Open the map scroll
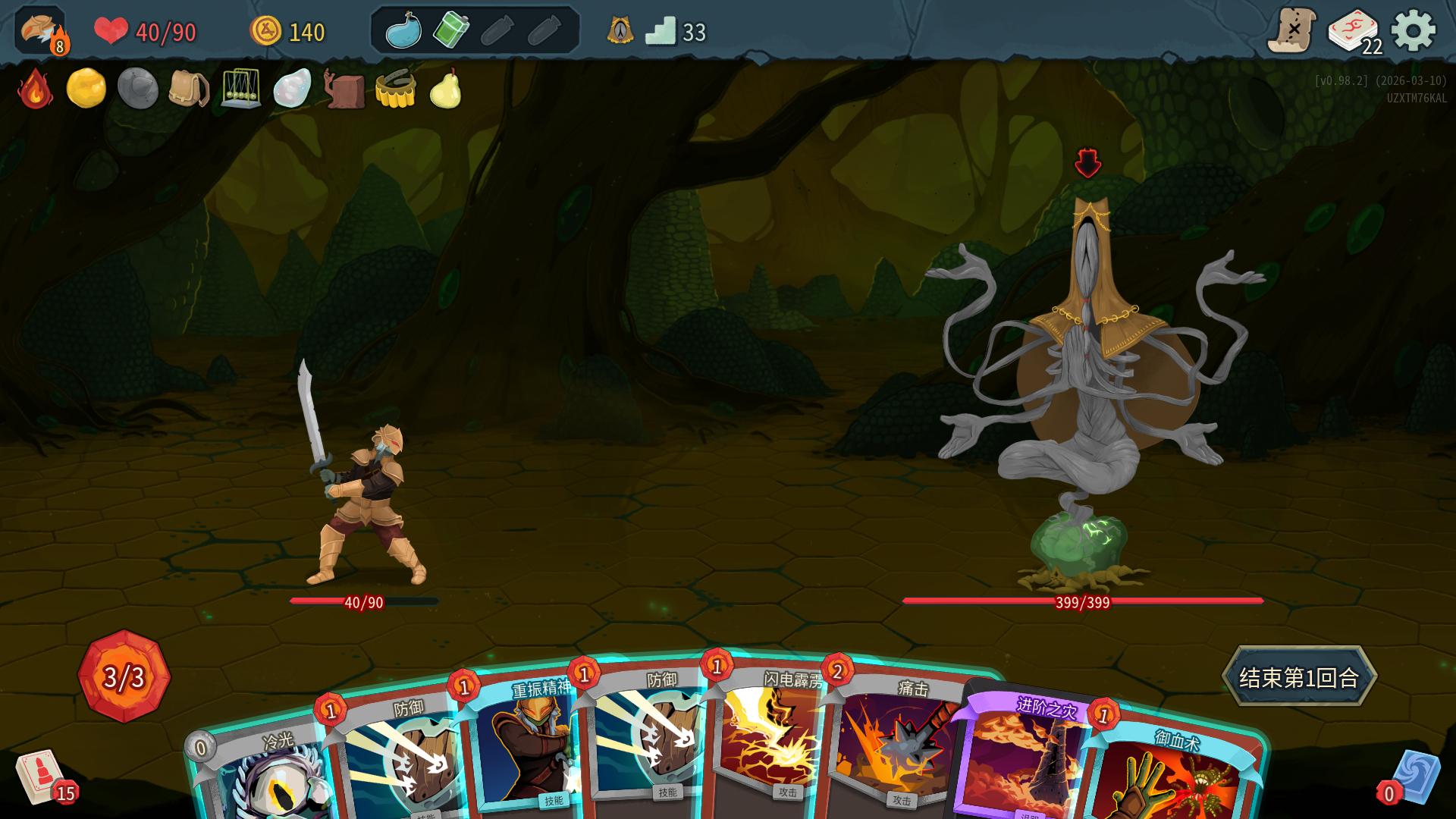 pos(1291,31)
